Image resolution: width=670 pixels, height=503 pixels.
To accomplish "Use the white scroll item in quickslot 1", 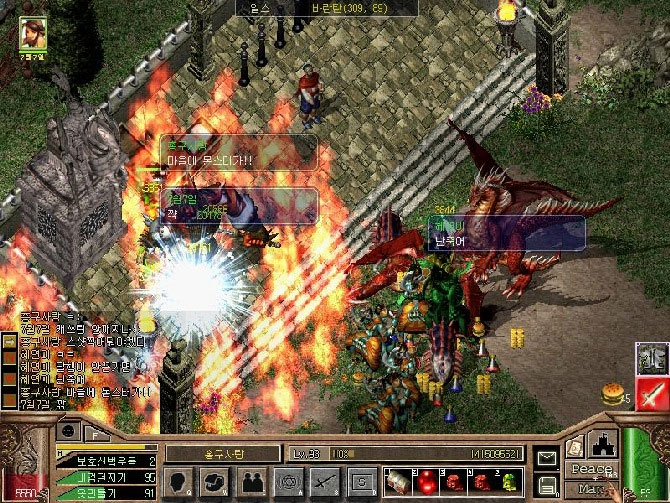I will click(x=397, y=480).
